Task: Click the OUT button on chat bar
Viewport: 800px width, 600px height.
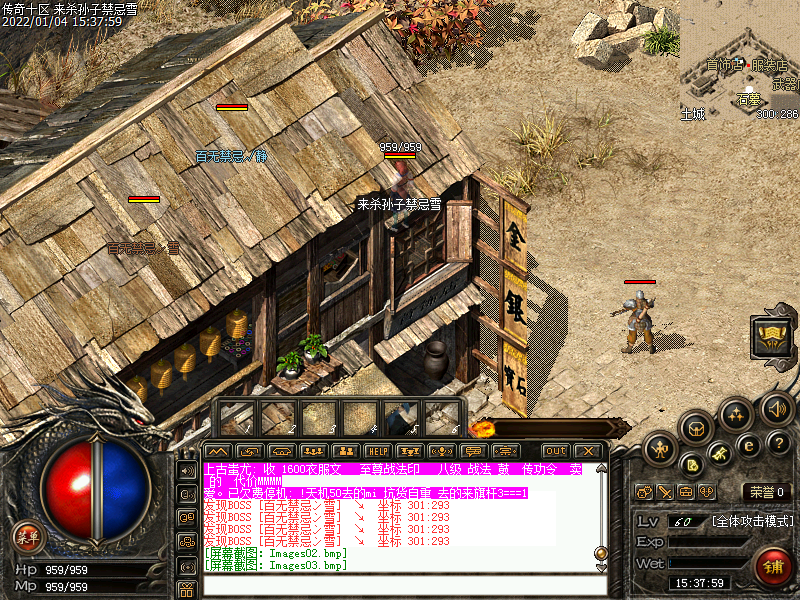Action: (x=555, y=451)
